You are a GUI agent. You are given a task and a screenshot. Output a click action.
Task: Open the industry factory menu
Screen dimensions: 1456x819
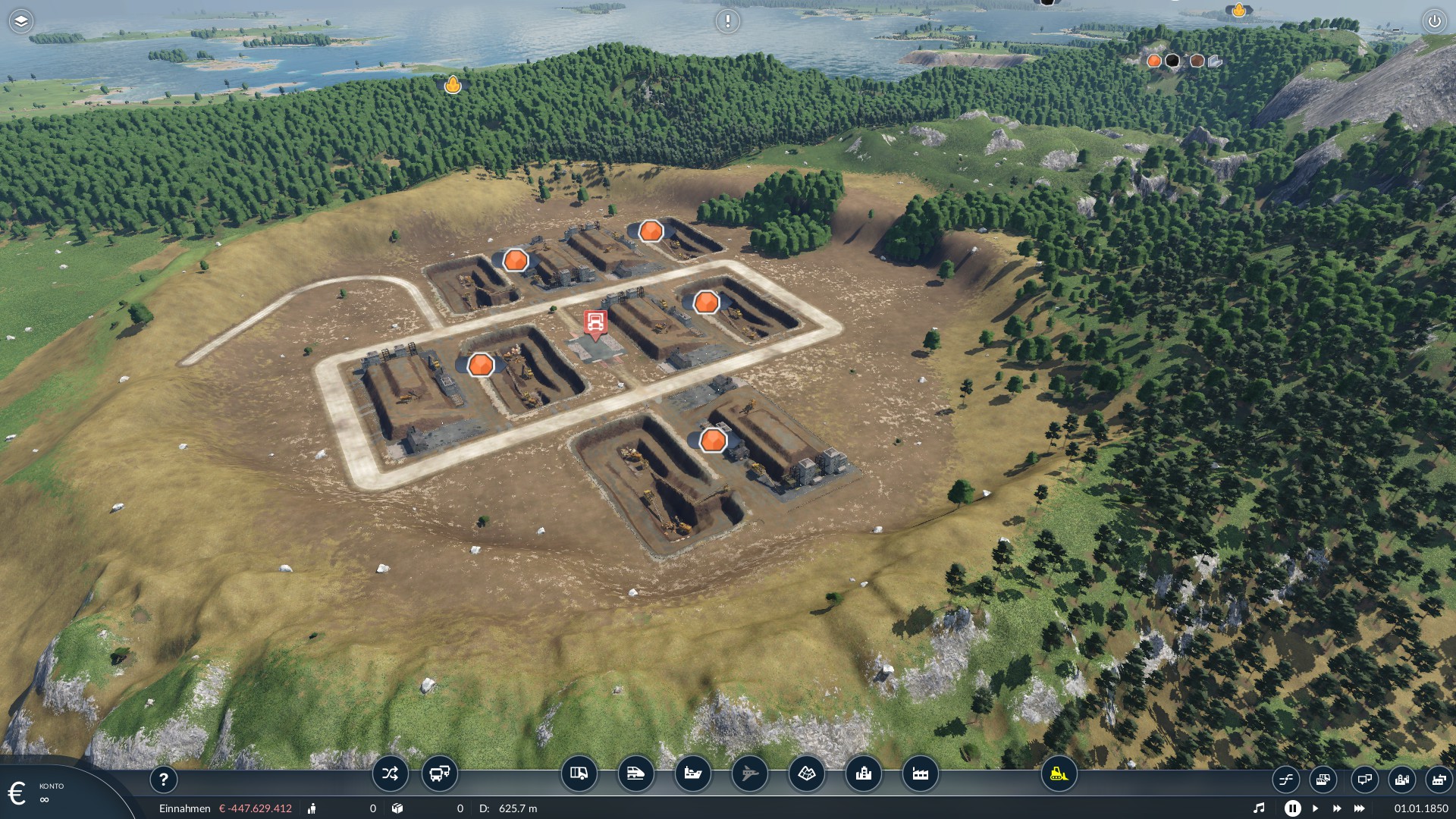(x=920, y=773)
